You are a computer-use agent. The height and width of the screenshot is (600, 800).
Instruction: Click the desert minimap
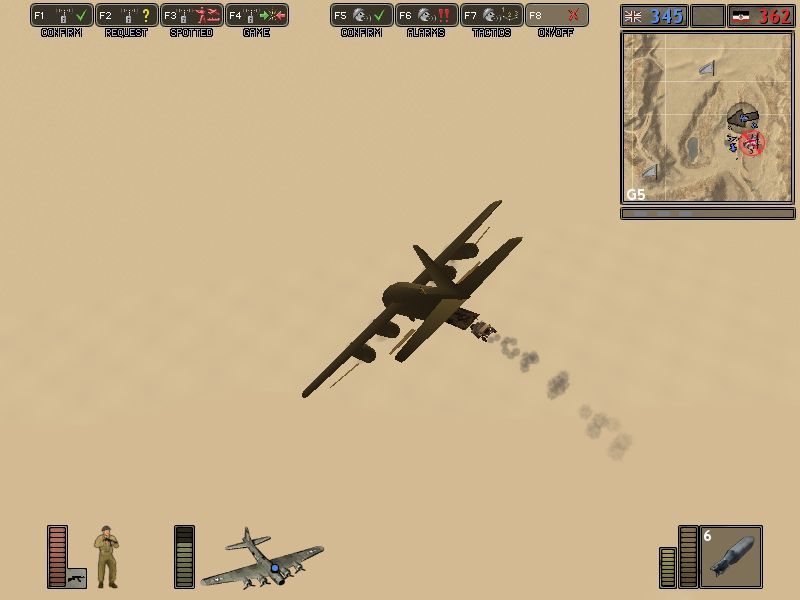pos(707,117)
